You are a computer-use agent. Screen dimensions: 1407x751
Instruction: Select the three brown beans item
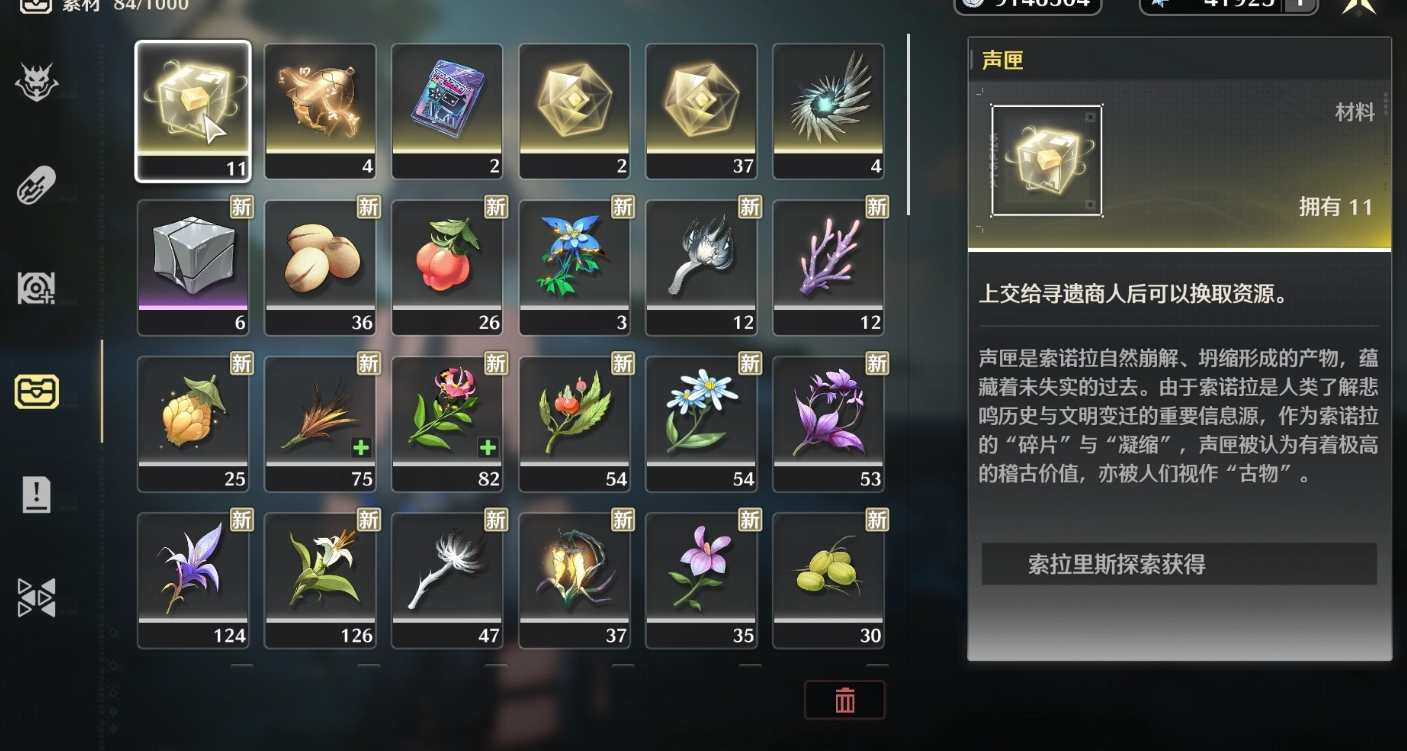pyautogui.click(x=320, y=265)
